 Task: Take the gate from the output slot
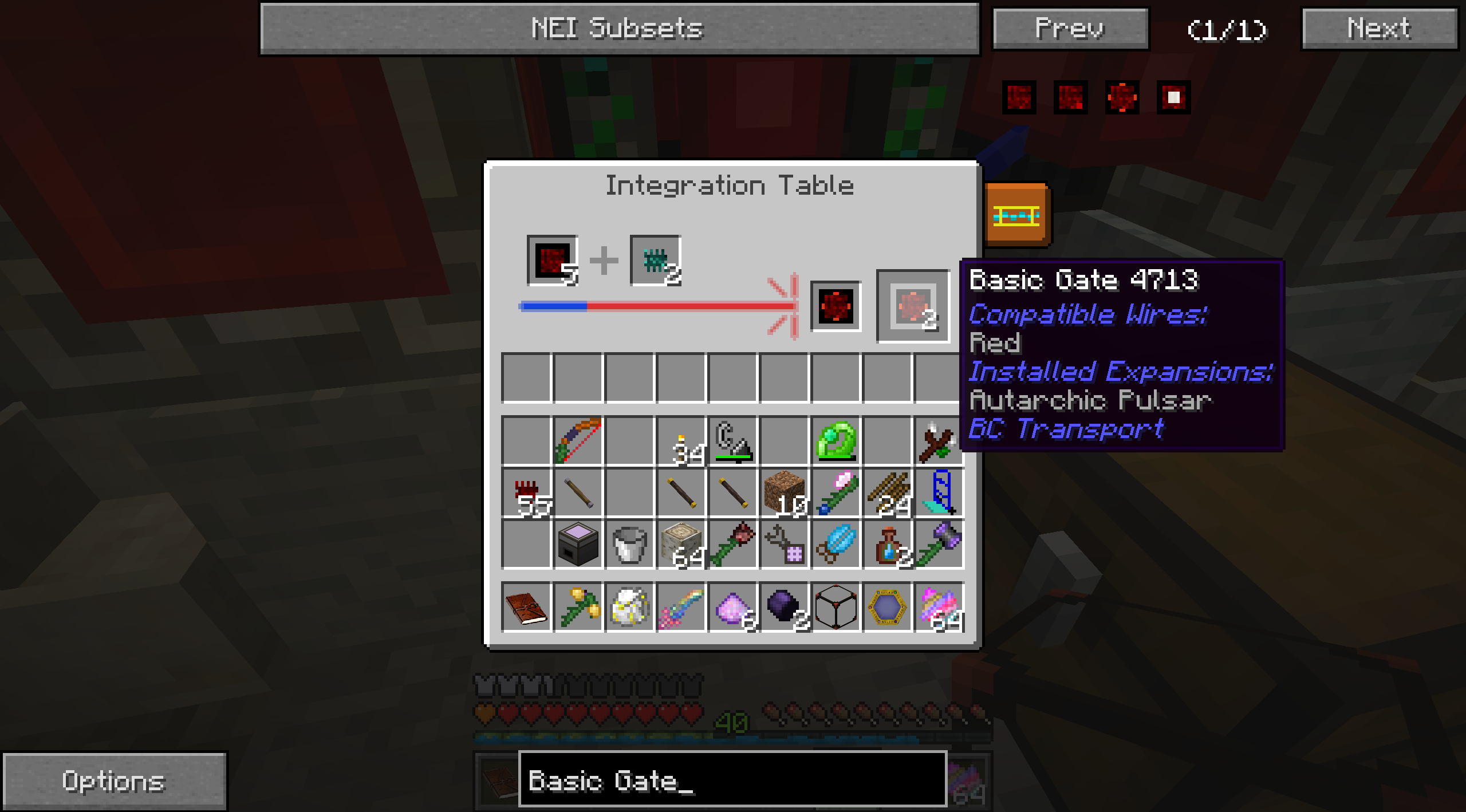coord(913,306)
